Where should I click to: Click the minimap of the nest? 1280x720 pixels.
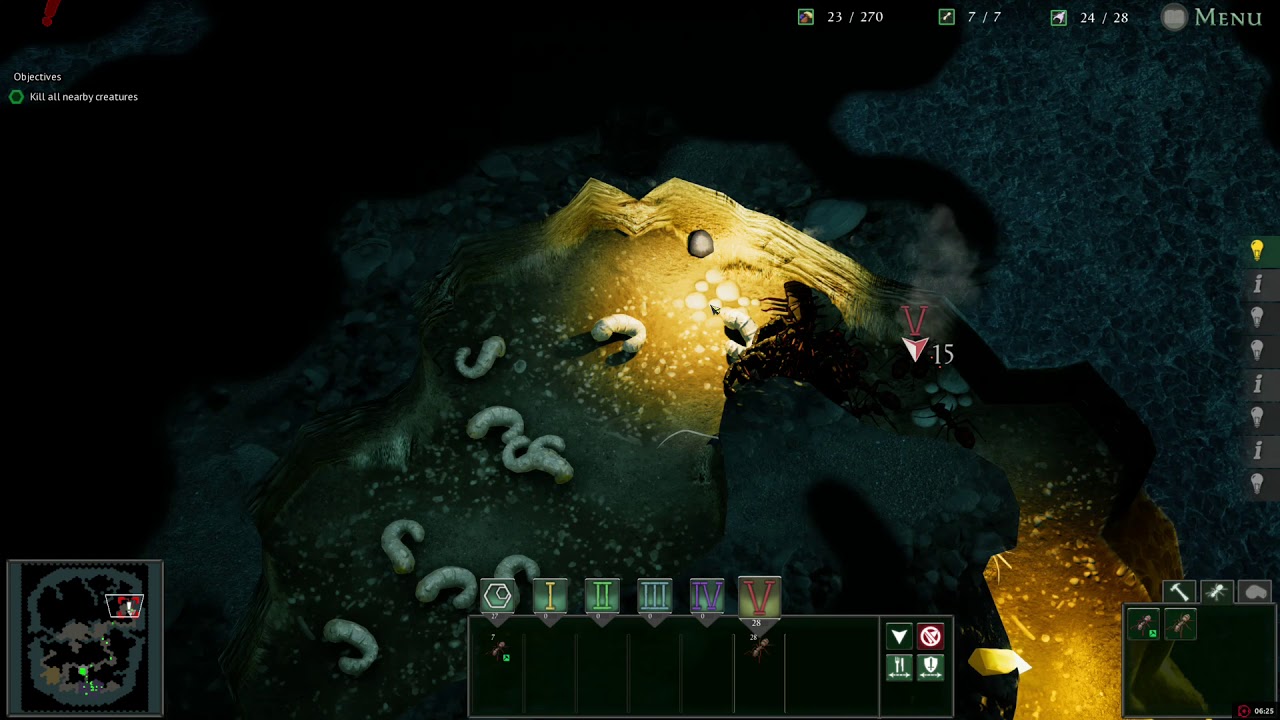(85, 638)
